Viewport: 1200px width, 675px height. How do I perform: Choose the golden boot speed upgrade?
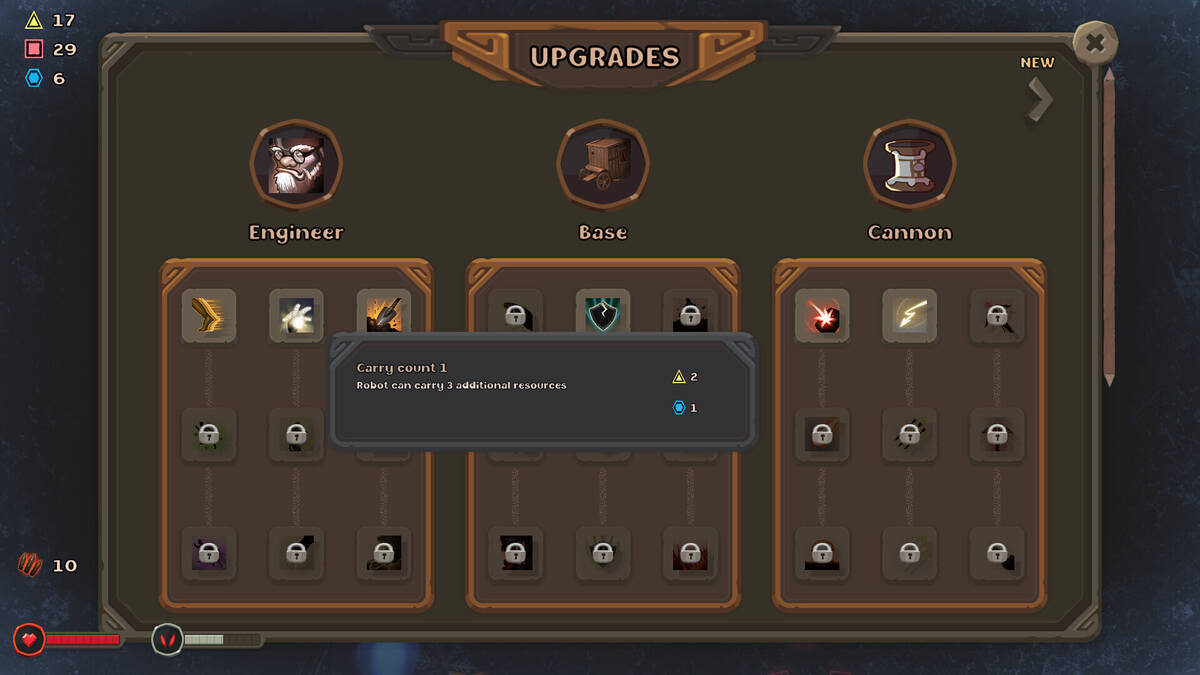[209, 315]
